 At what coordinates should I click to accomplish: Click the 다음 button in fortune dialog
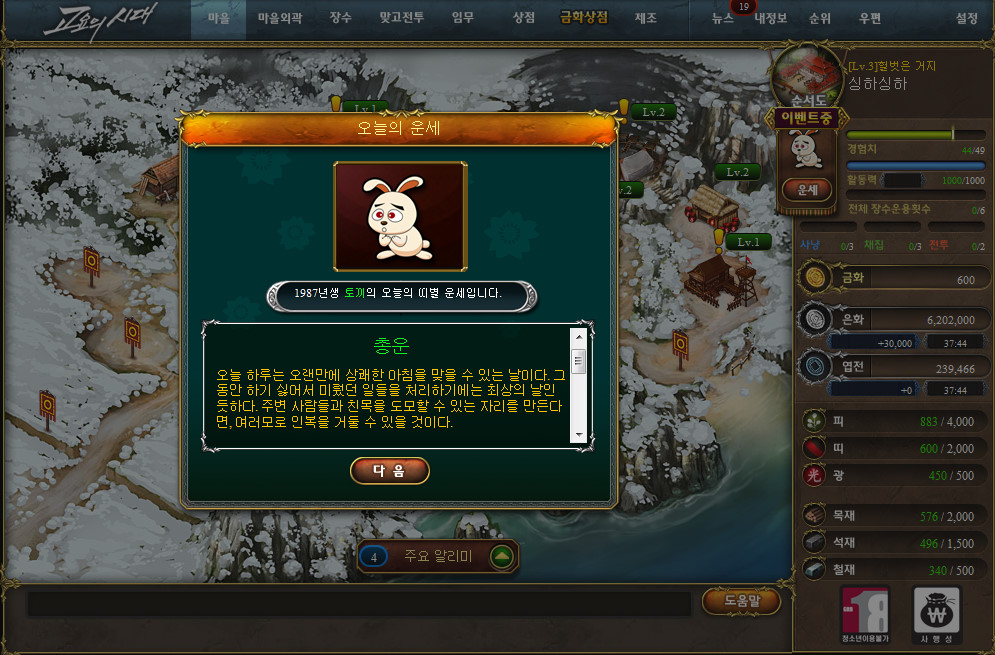point(390,471)
